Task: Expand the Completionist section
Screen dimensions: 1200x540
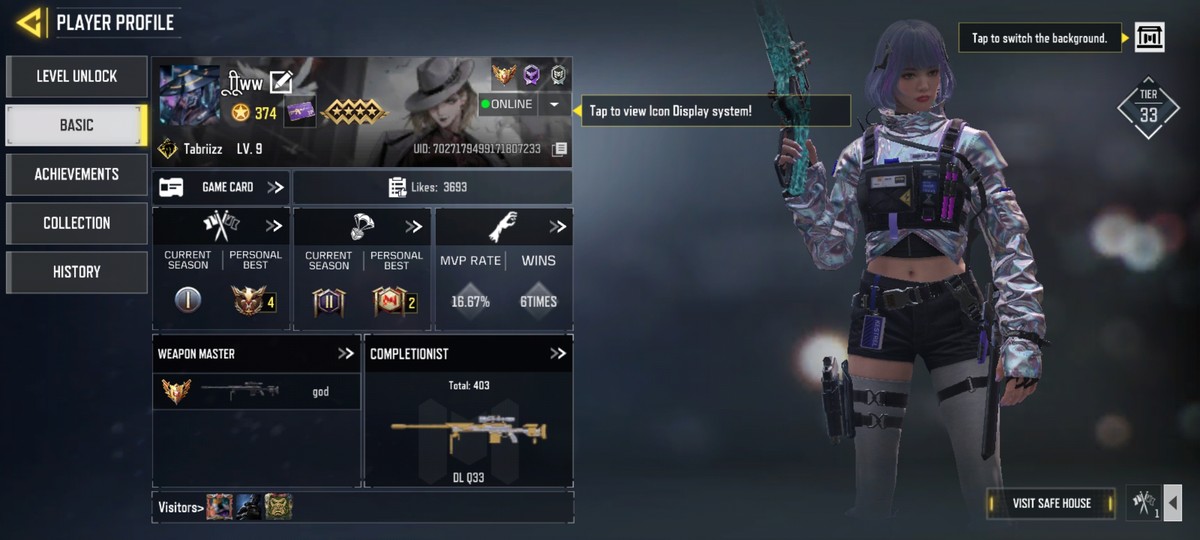Action: (x=558, y=353)
